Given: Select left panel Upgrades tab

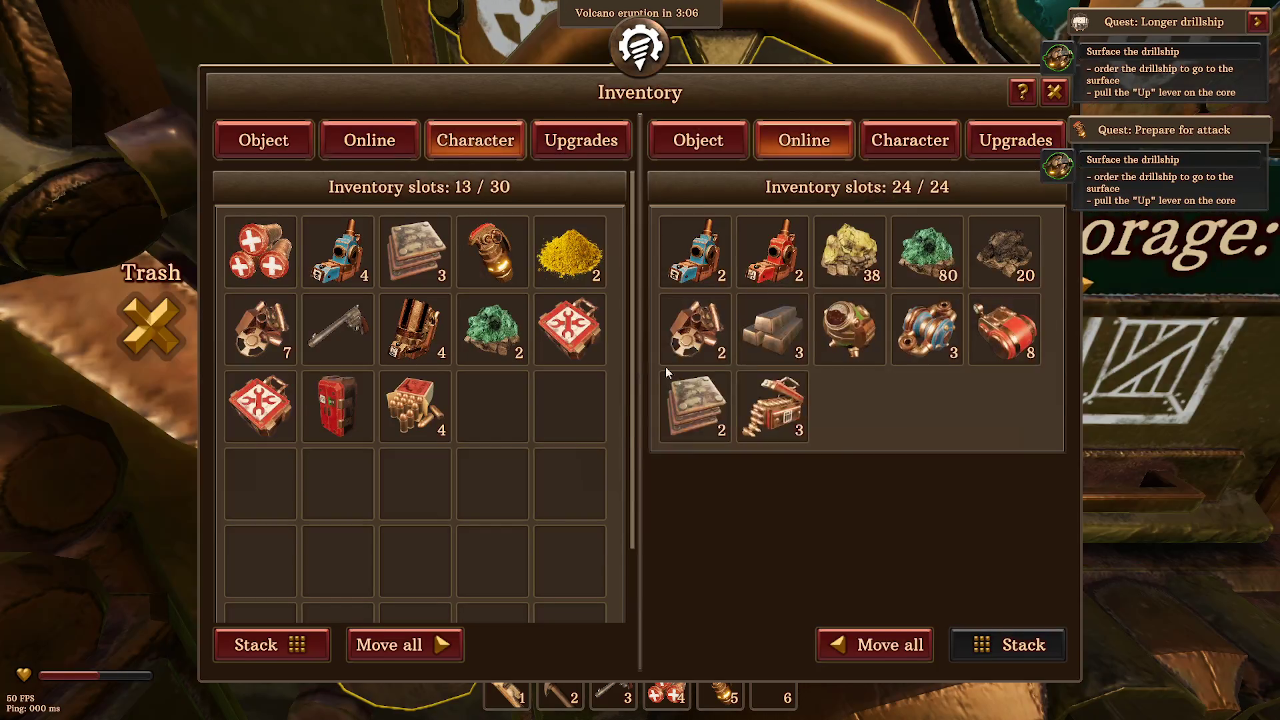Looking at the screenshot, I should pyautogui.click(x=581, y=140).
